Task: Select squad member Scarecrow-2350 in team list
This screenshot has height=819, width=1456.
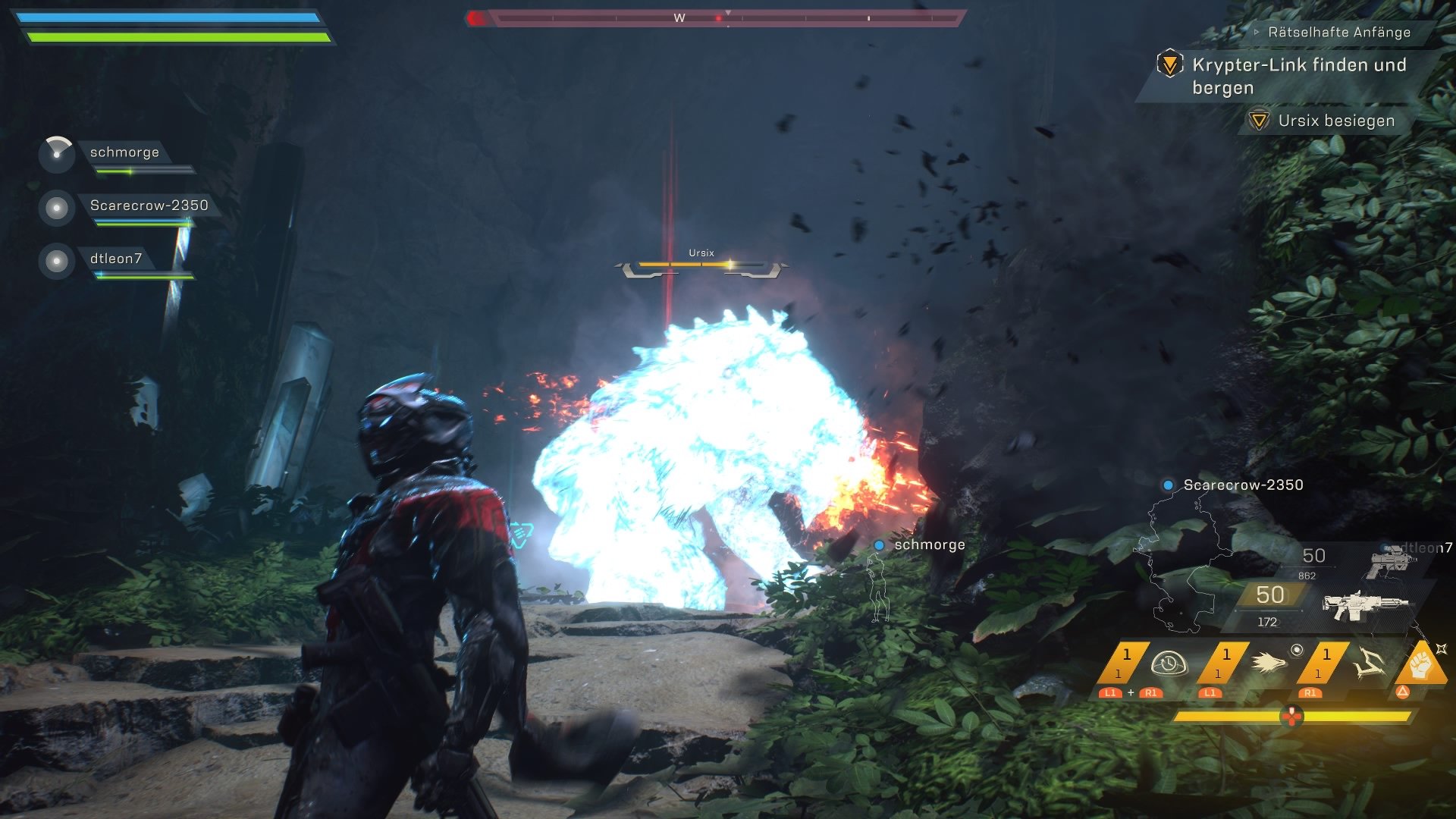Action: point(149,206)
